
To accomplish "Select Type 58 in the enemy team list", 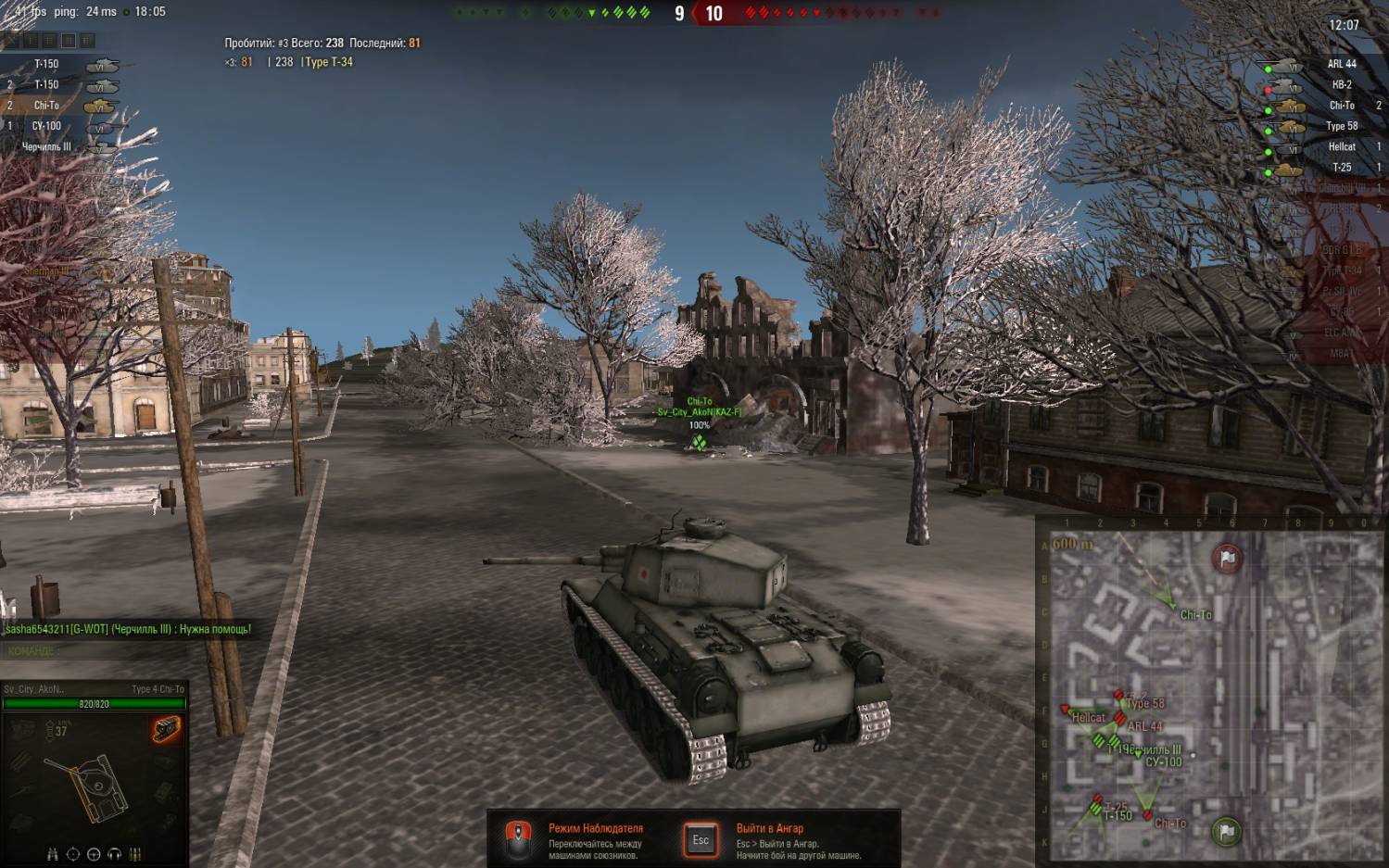I will click(x=1341, y=126).
